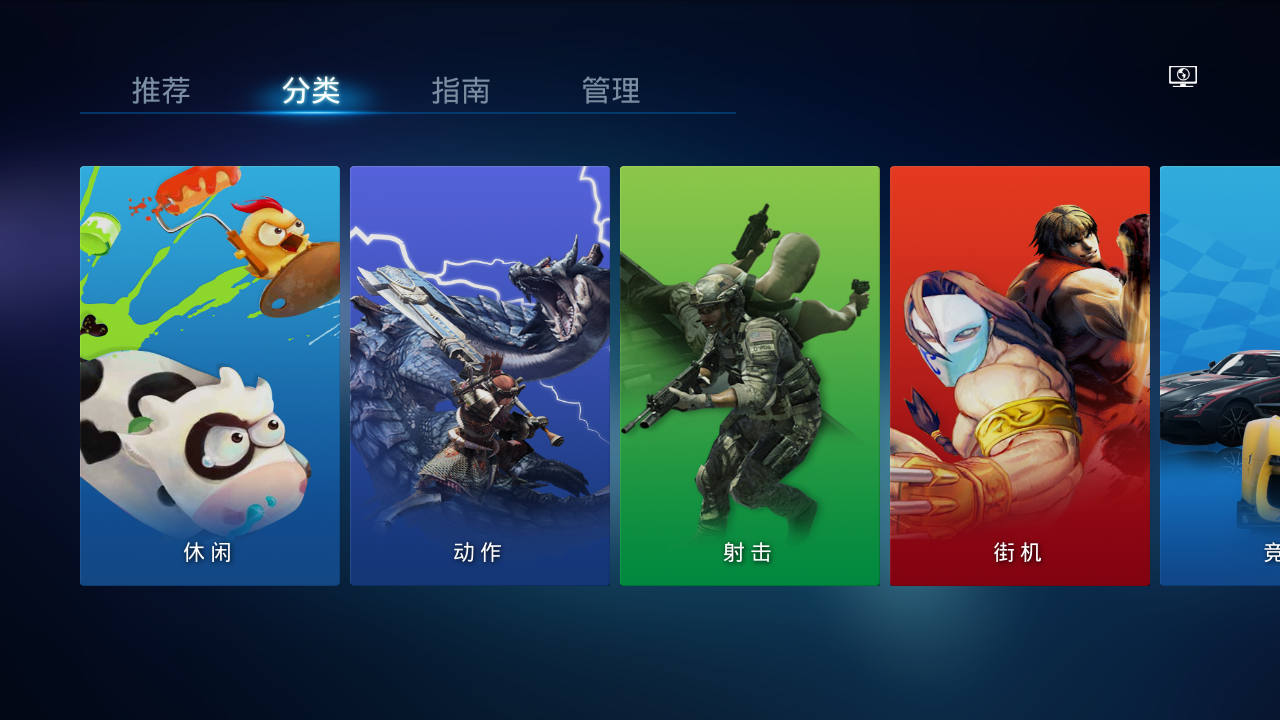The height and width of the screenshot is (720, 1280).
Task: Click the highlighted 分类 tab underline
Action: [x=310, y=113]
